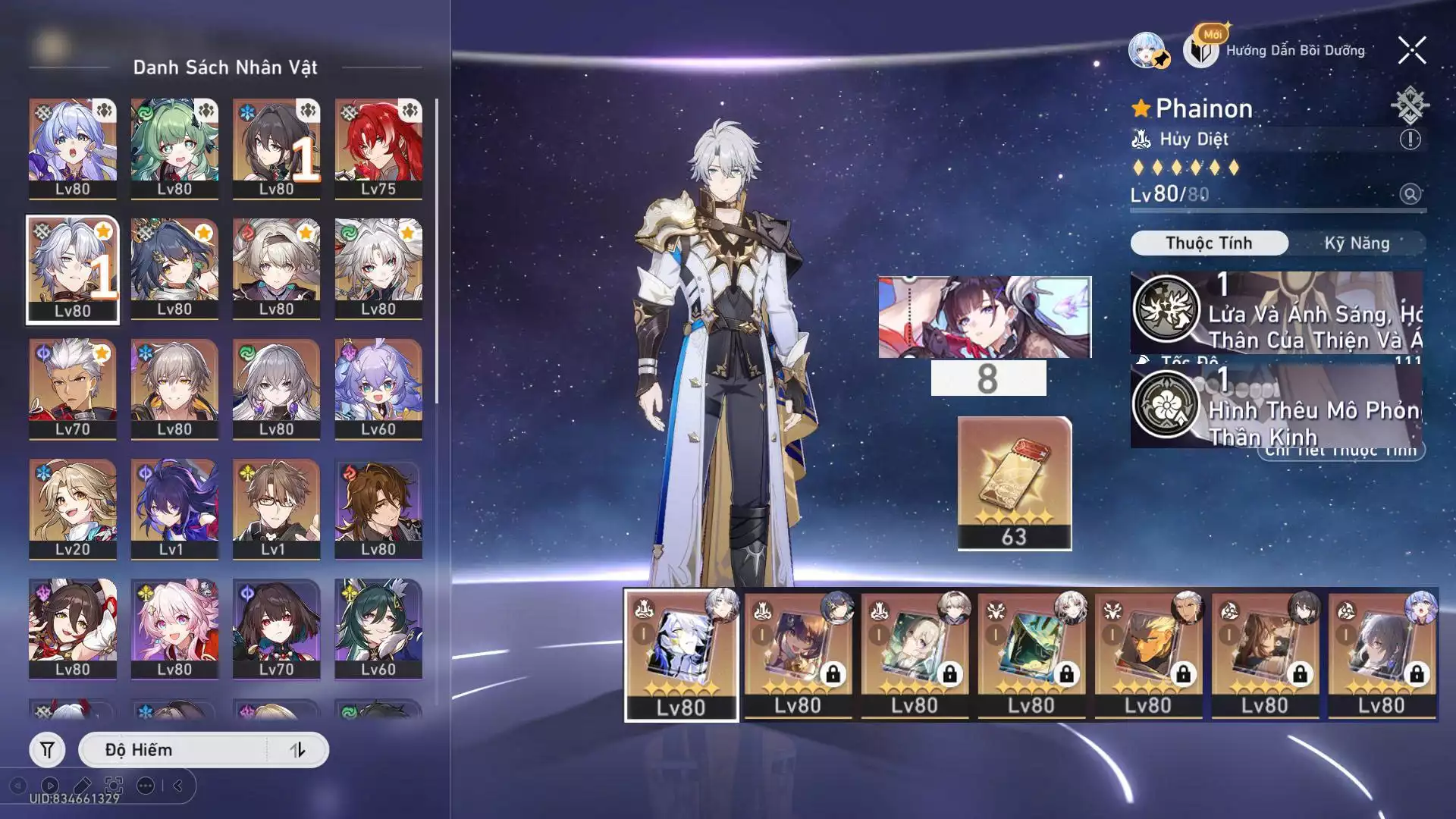The width and height of the screenshot is (1456, 819).
Task: Select the glasses-wearing Lv1 character
Action: coord(276,508)
